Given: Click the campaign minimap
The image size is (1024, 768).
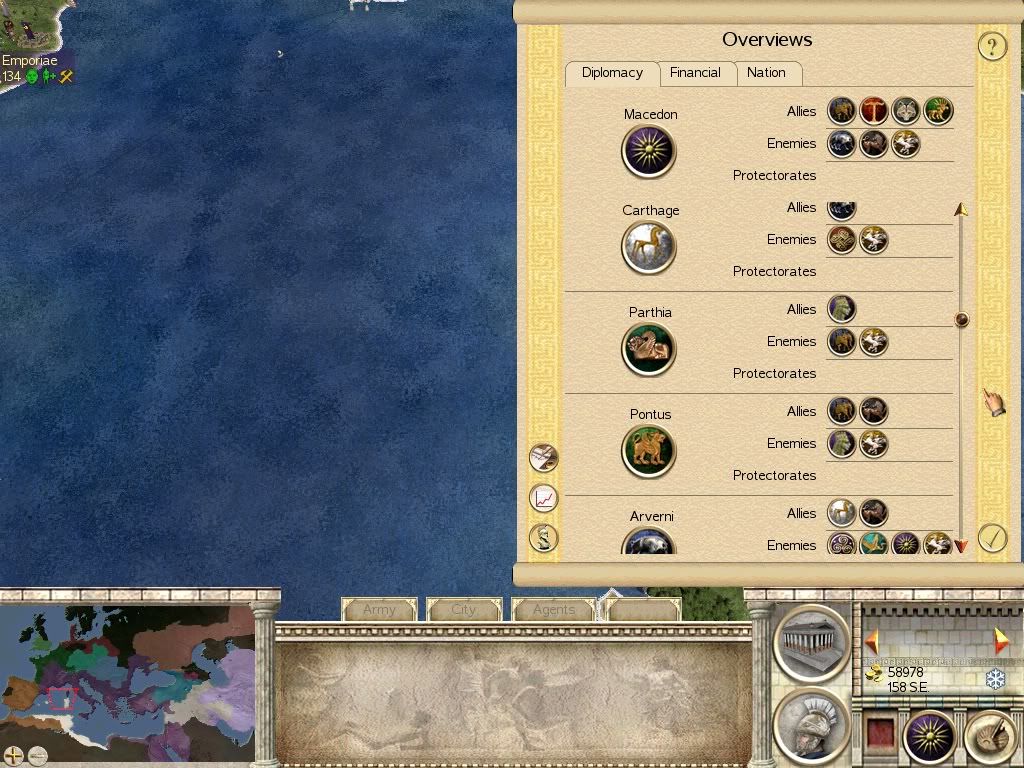Looking at the screenshot, I should [x=128, y=672].
